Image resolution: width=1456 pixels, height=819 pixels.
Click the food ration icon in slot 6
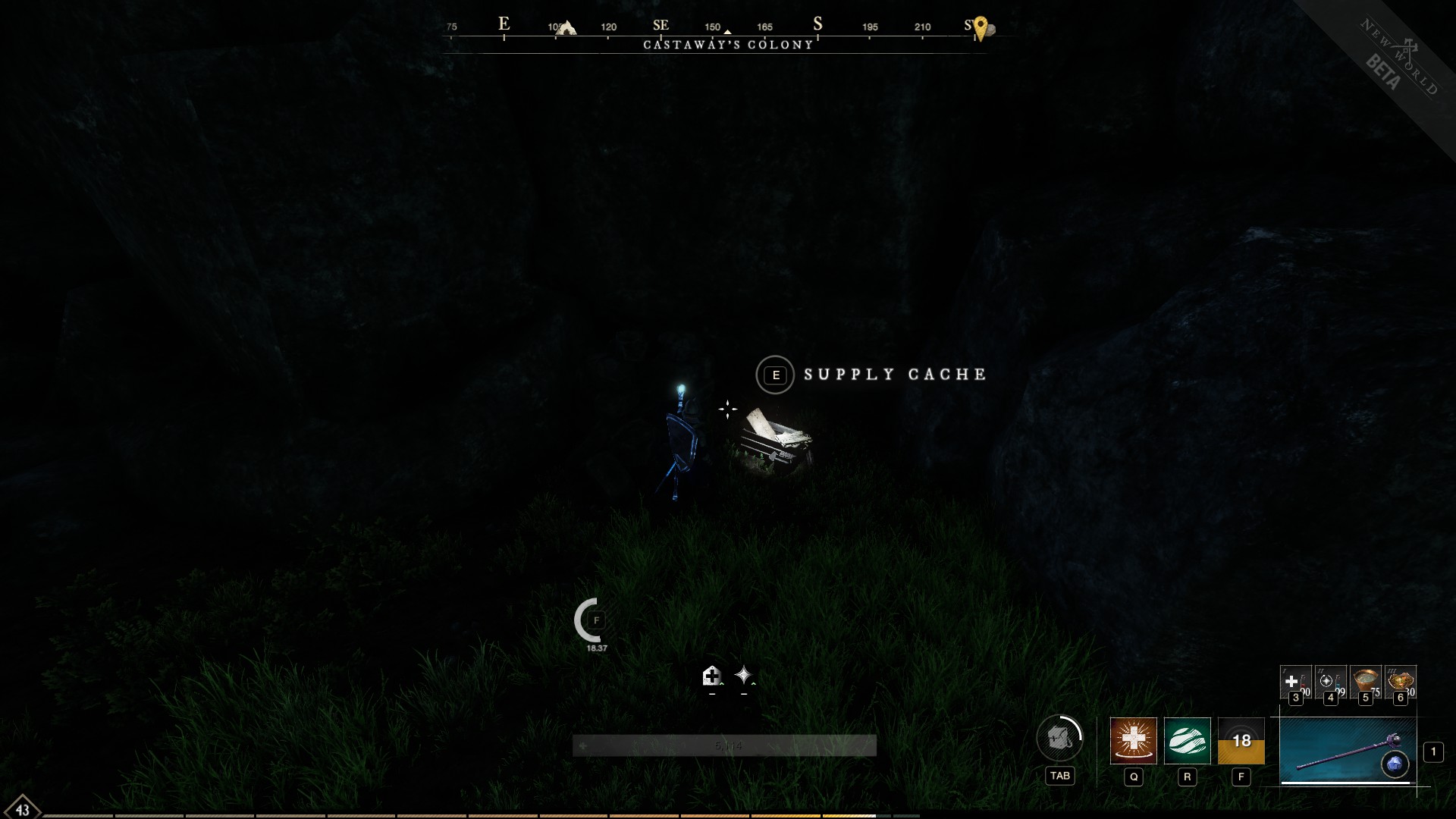pyautogui.click(x=1399, y=679)
